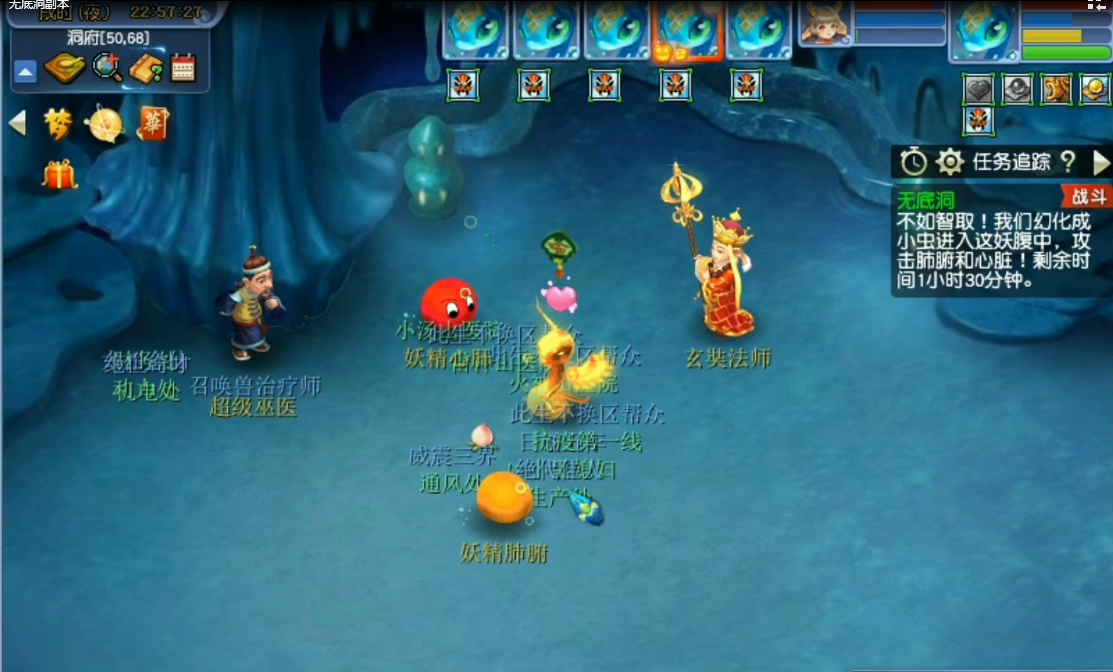
Task: Open quest tracker gear settings
Action: [949, 162]
